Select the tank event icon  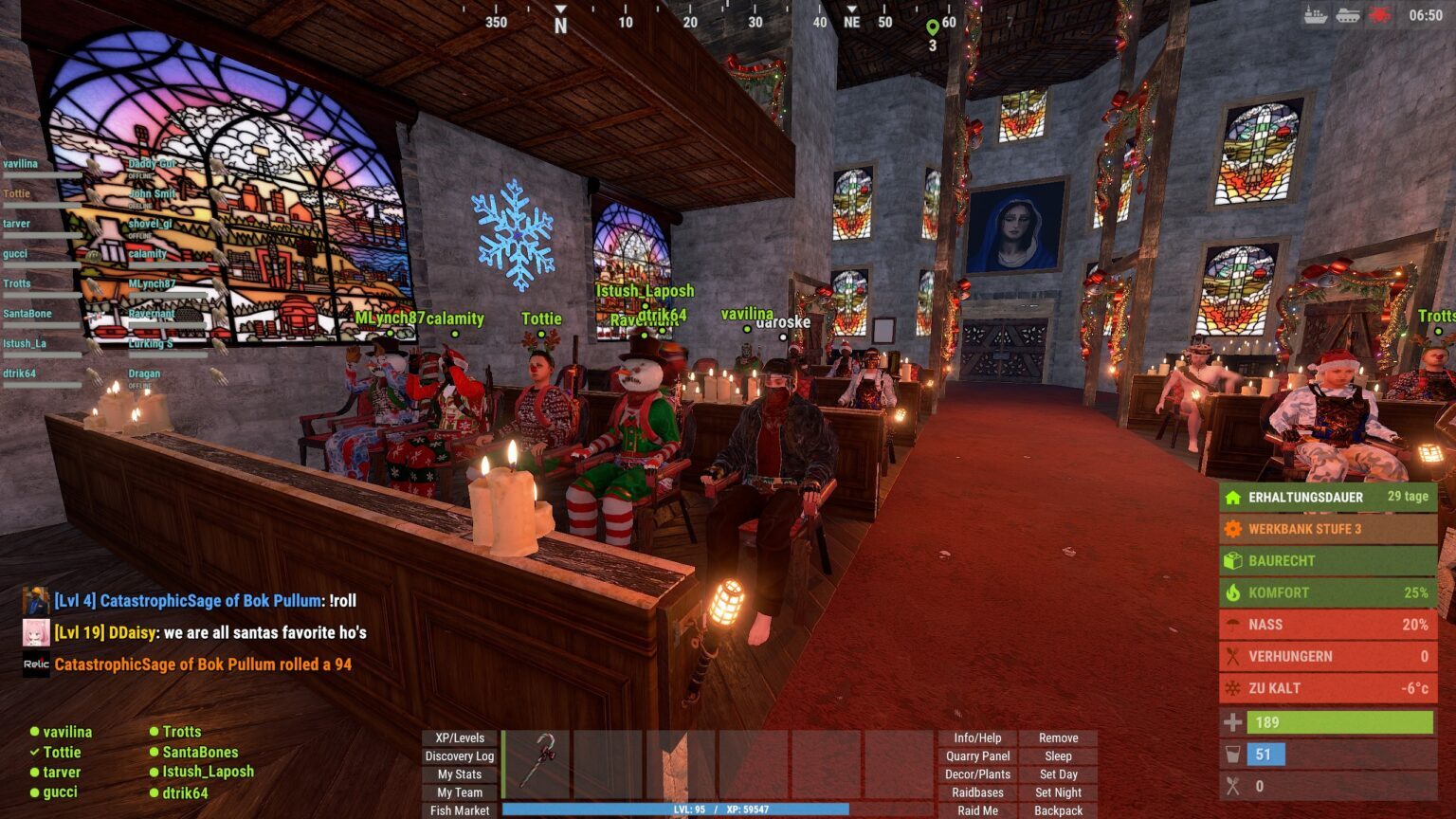click(1346, 13)
